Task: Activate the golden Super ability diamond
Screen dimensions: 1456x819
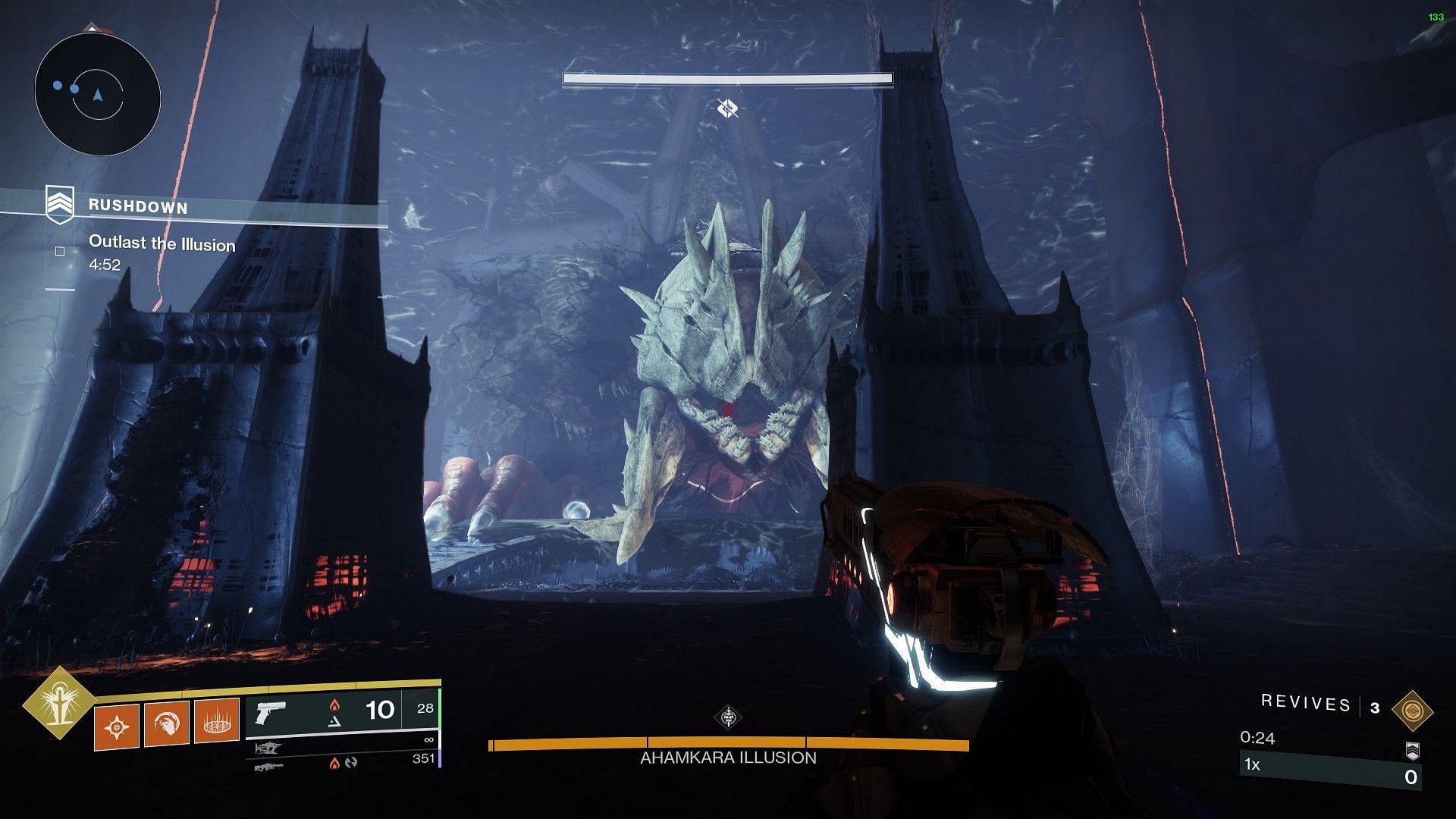Action: (x=58, y=703)
